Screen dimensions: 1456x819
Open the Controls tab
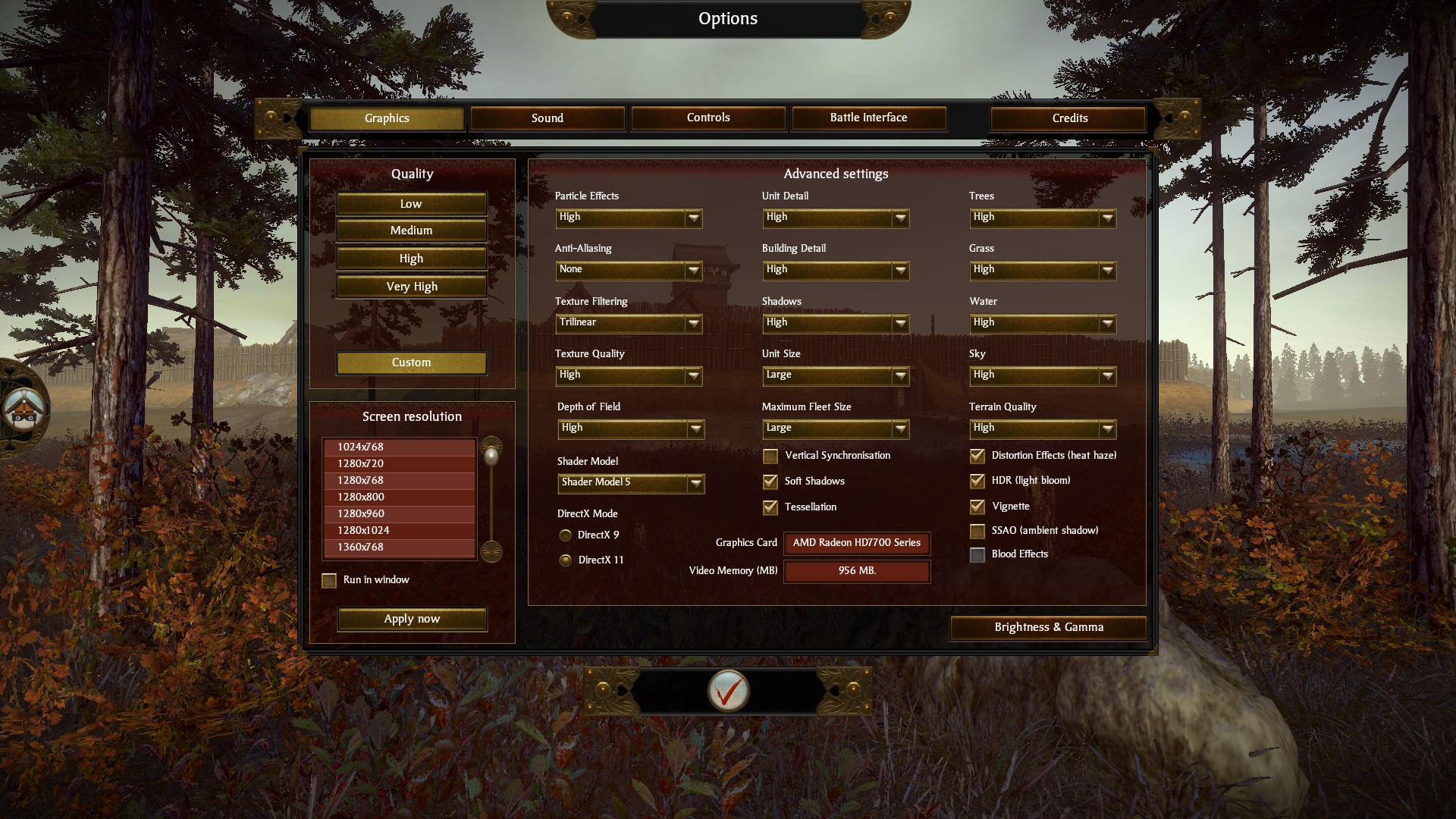(x=708, y=118)
